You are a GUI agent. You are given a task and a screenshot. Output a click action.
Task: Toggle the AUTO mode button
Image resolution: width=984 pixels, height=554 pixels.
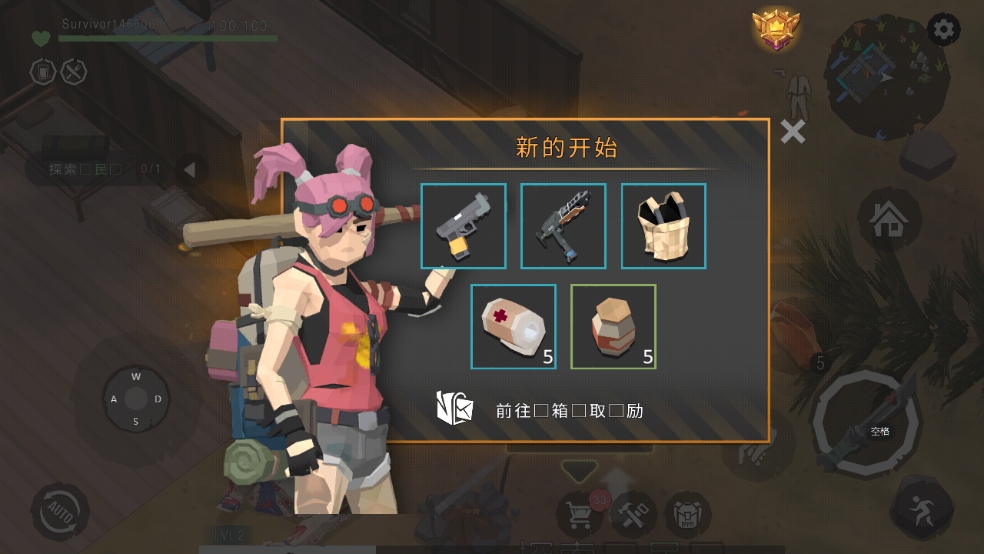(x=59, y=512)
